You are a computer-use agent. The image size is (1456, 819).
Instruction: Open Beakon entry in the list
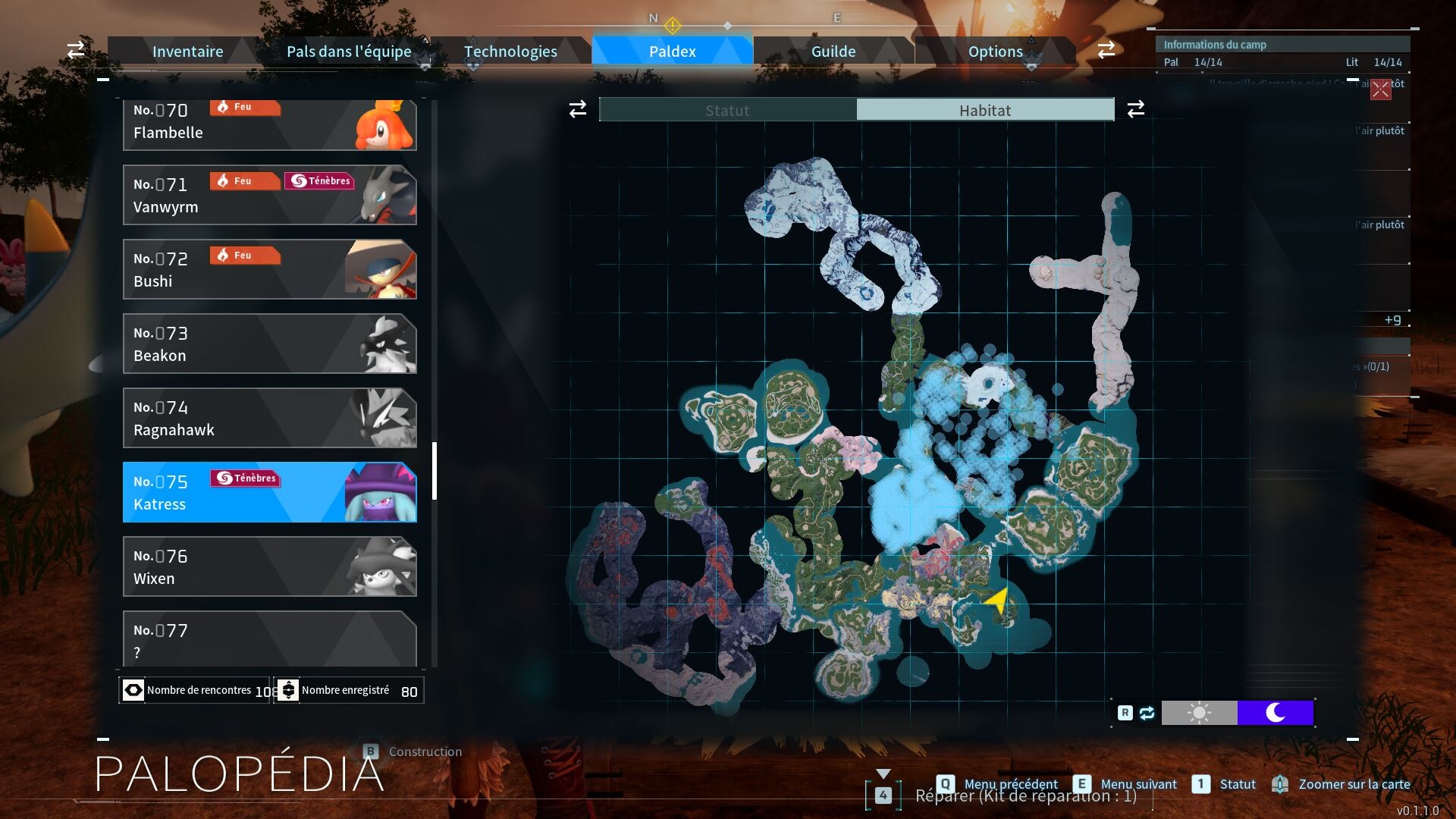click(269, 344)
